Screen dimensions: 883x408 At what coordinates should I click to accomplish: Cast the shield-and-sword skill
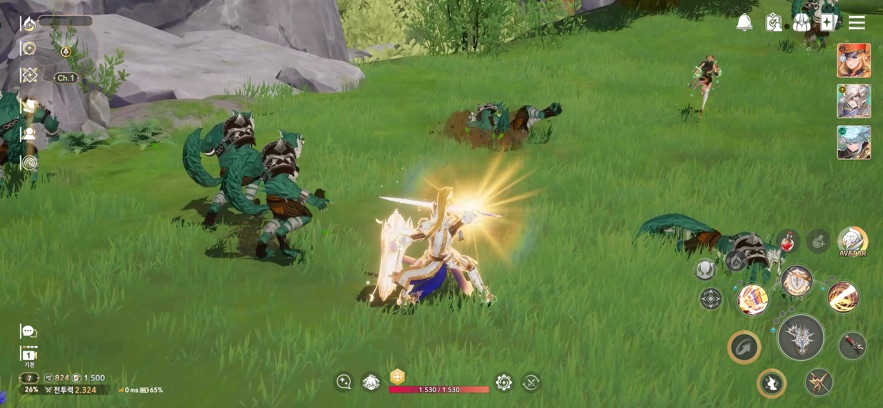(797, 281)
